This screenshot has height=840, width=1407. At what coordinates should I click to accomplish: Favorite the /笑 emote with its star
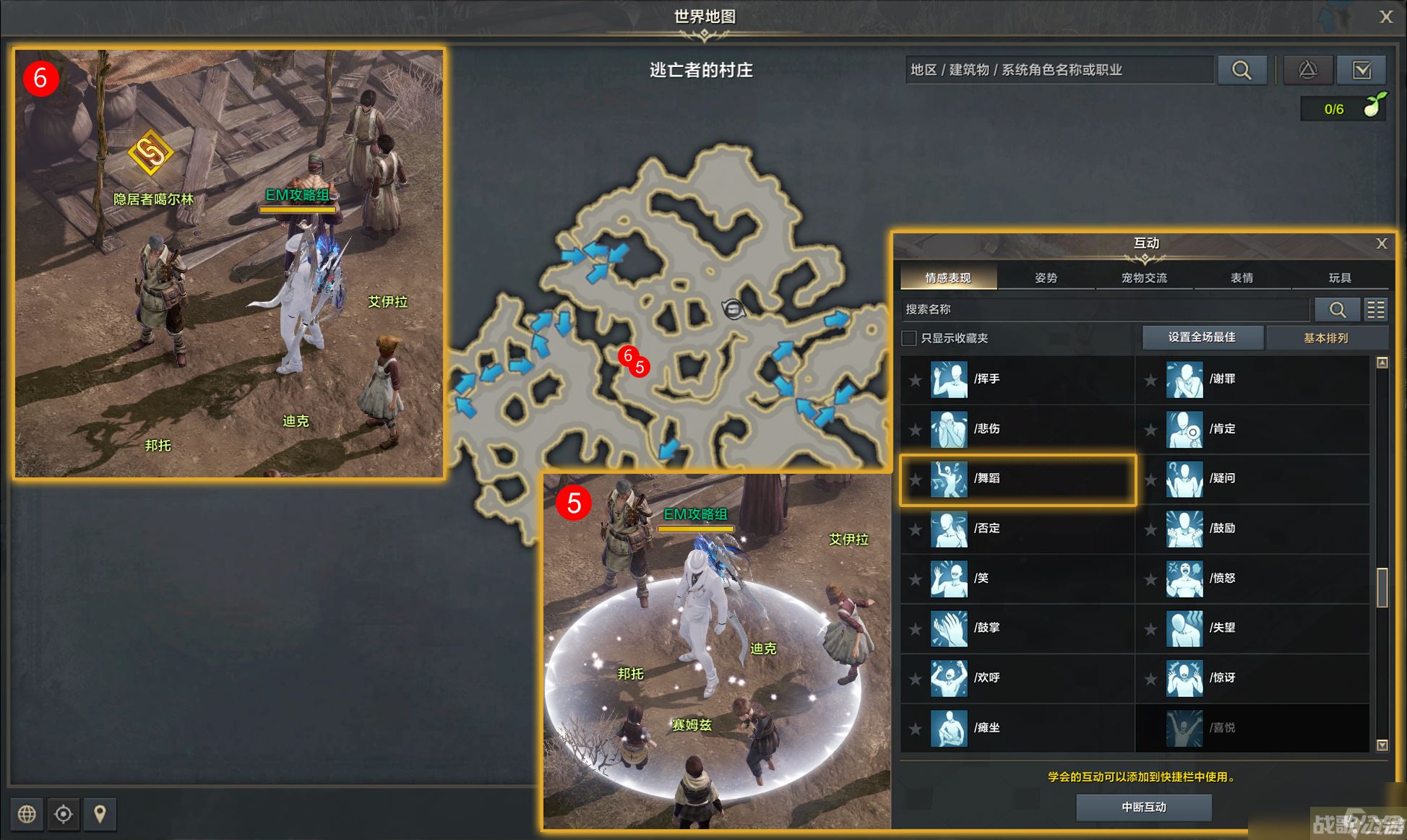(x=916, y=579)
